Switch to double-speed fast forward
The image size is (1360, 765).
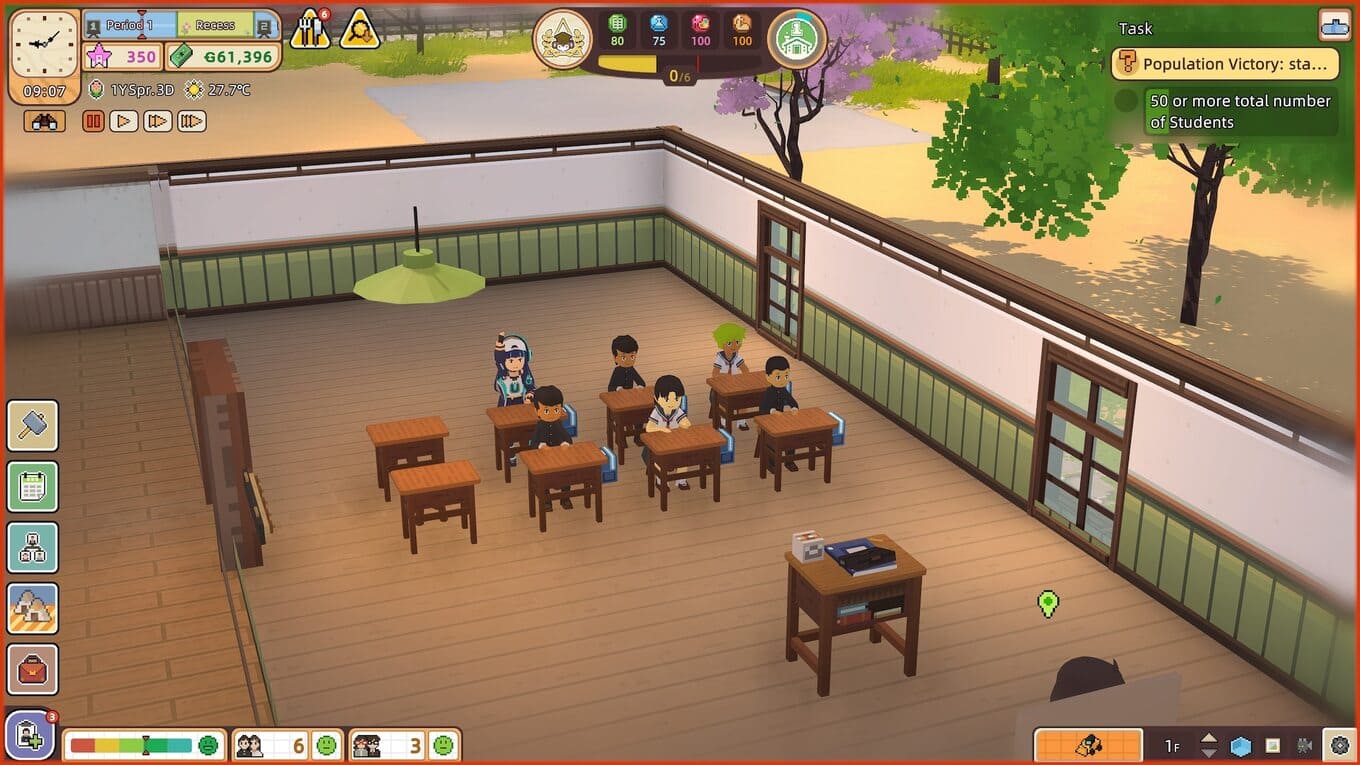158,121
